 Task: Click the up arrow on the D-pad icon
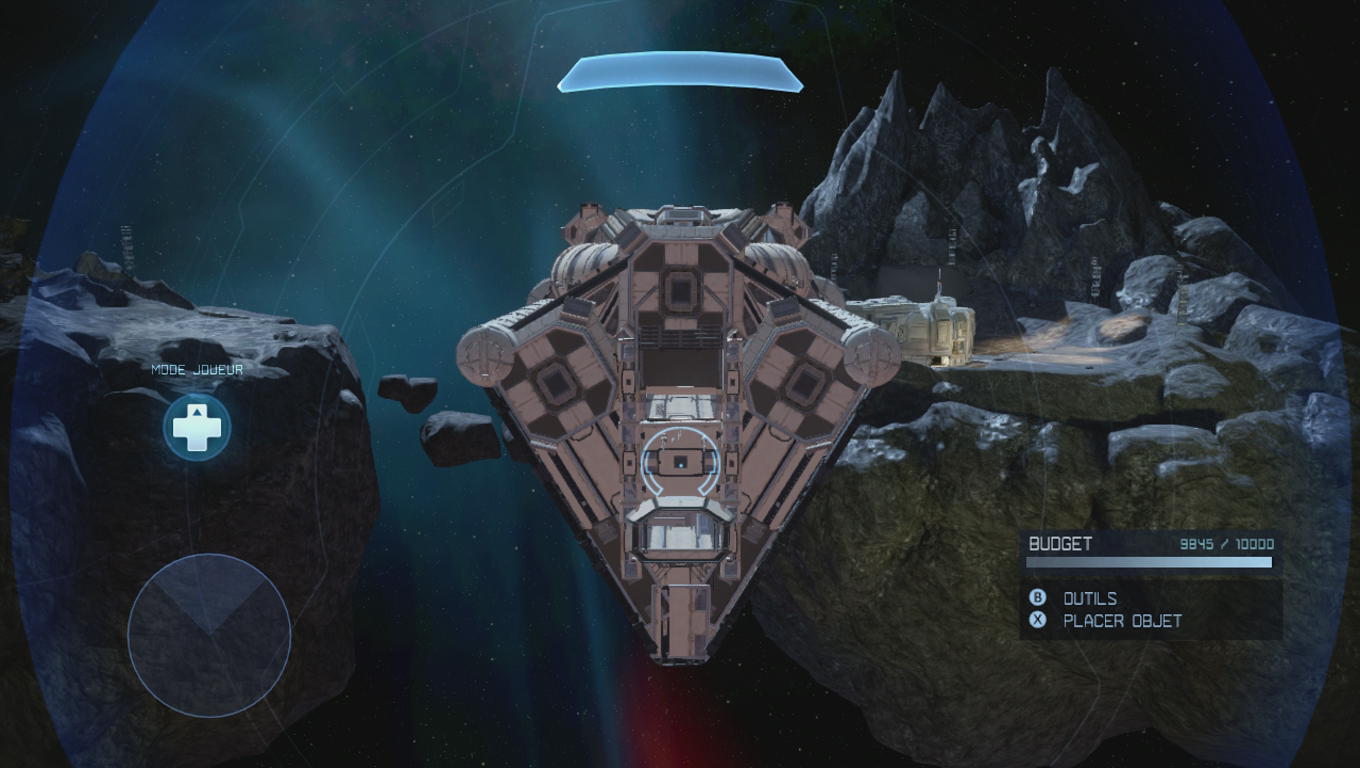[x=198, y=412]
